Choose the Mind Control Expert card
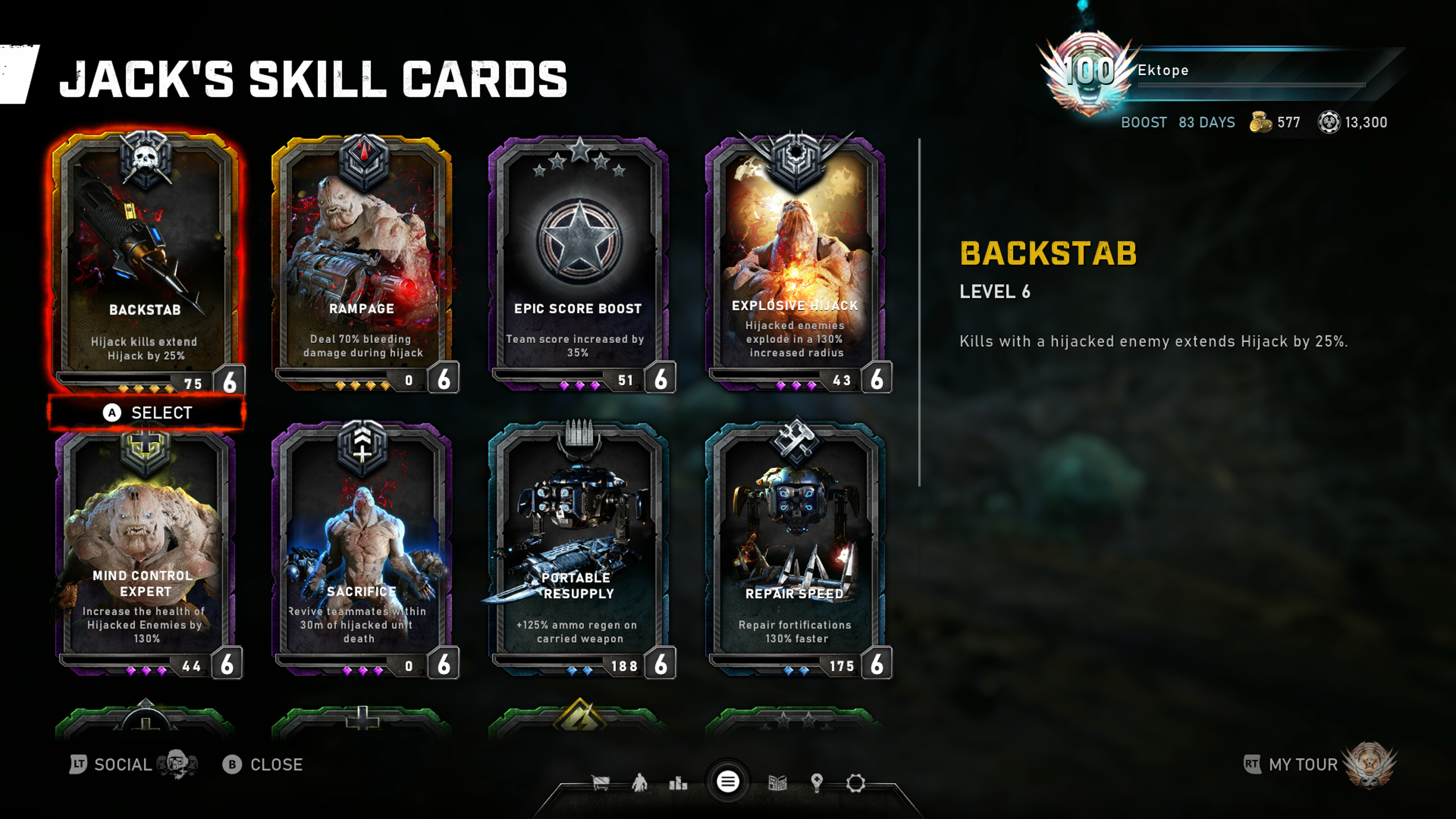This screenshot has height=819, width=1456. (x=146, y=548)
